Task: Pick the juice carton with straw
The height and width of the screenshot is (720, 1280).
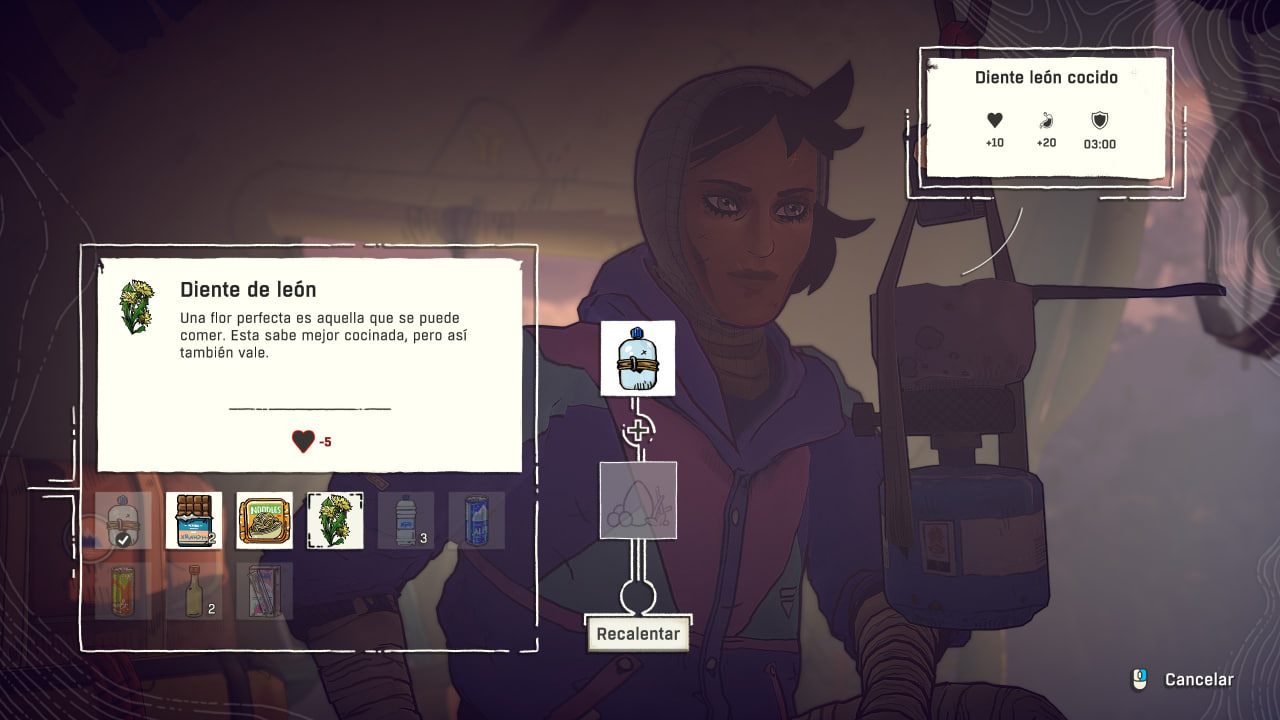Action: [265, 590]
